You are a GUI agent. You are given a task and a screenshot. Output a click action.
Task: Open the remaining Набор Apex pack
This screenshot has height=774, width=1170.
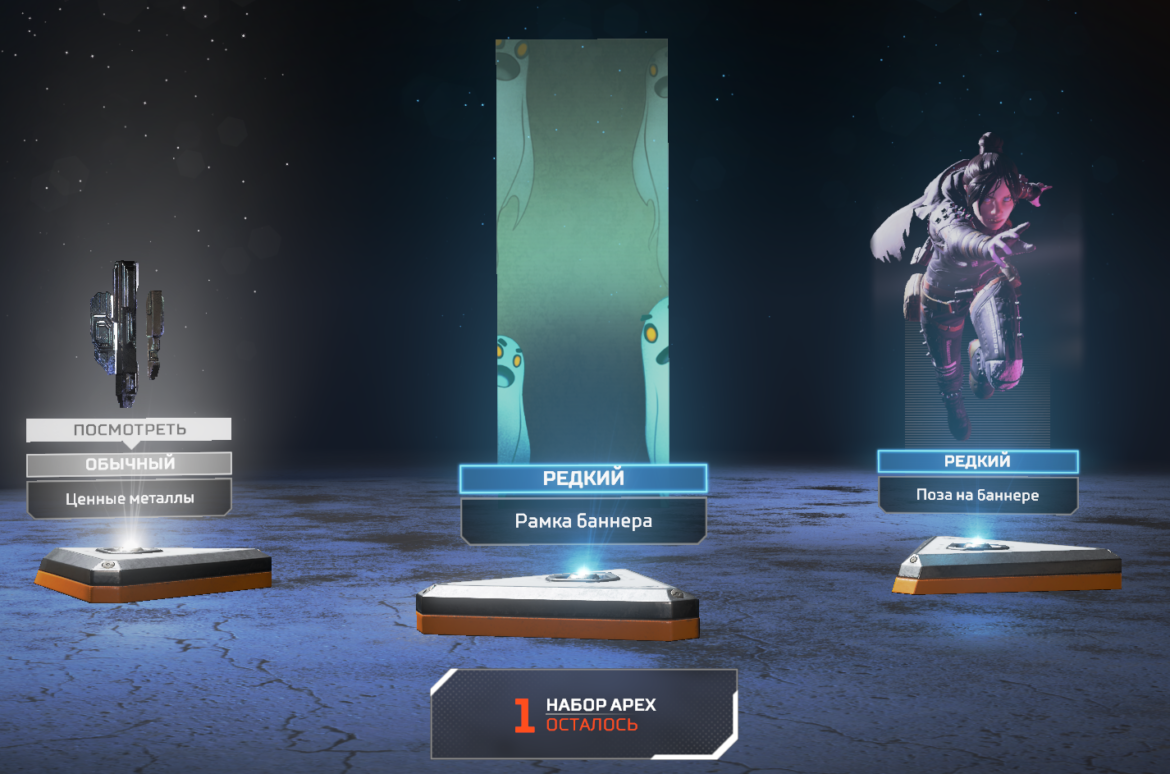(584, 714)
